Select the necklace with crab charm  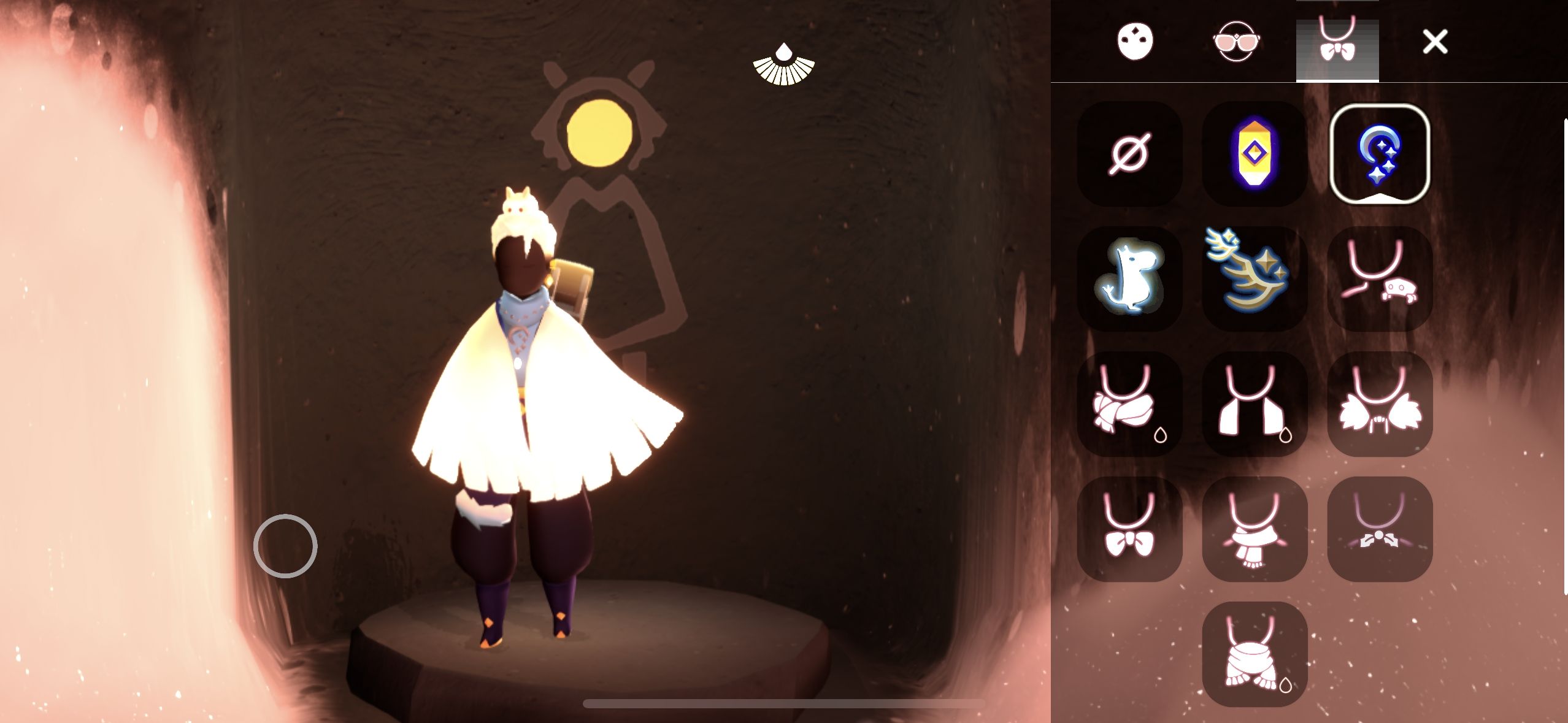click(x=1380, y=279)
